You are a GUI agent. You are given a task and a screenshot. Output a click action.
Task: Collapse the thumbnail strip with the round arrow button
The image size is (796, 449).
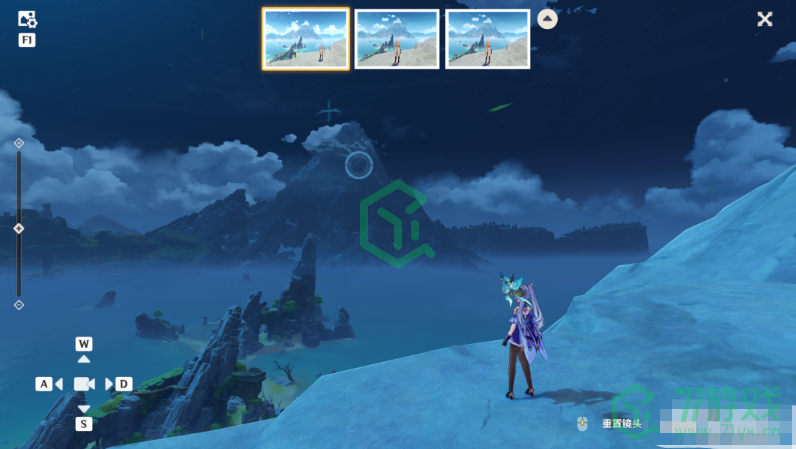(548, 19)
